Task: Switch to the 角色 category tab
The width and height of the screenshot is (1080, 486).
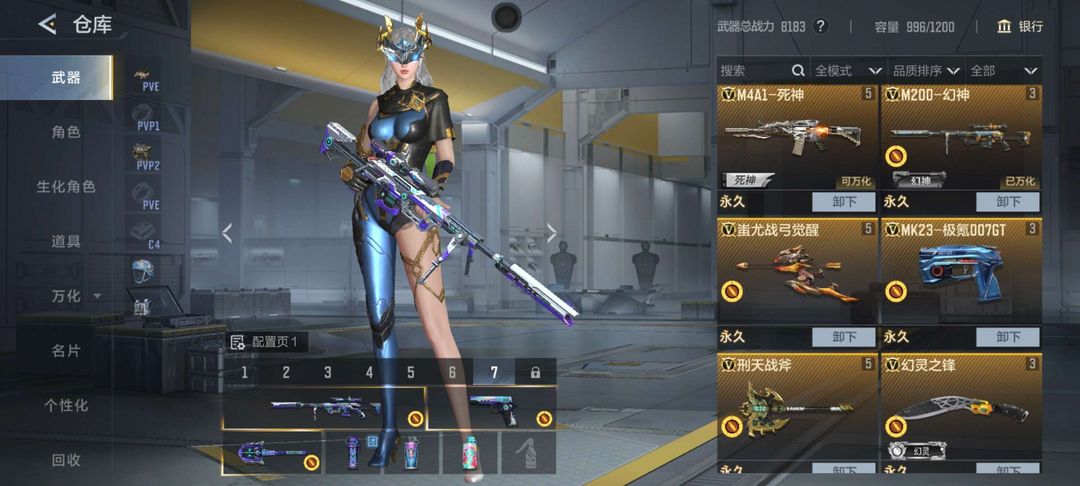Action: pos(66,132)
